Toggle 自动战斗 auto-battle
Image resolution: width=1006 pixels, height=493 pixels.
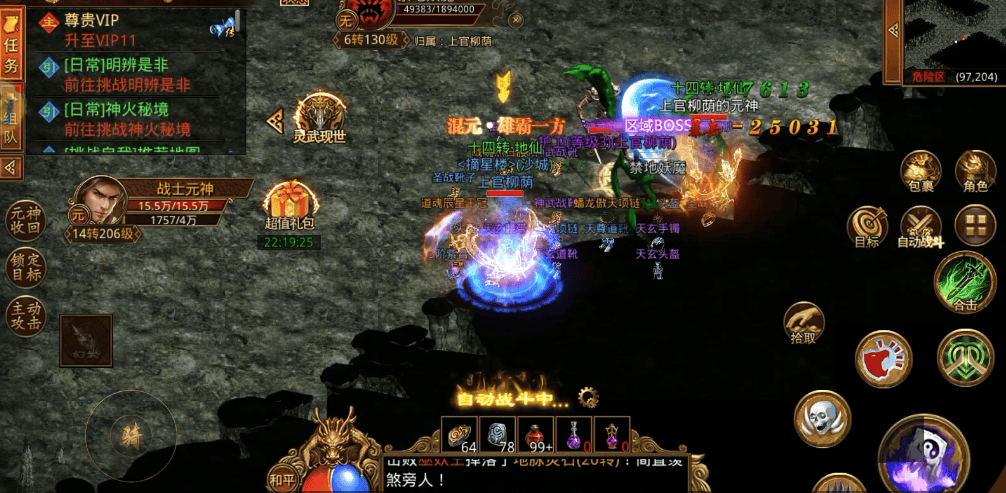tap(920, 227)
